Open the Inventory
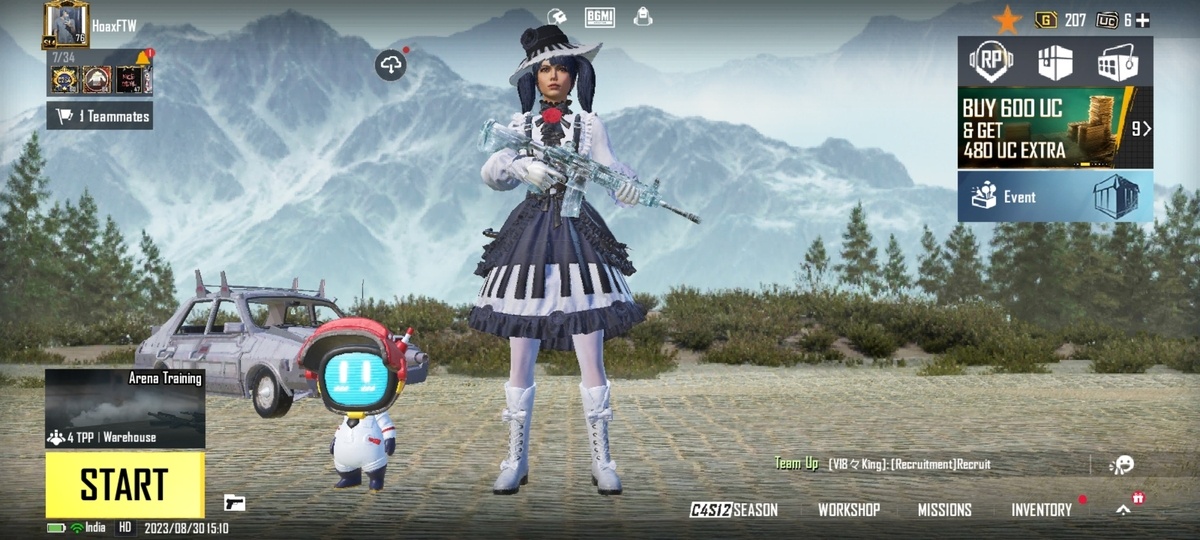Viewport: 1200px width, 540px height. coord(1041,510)
